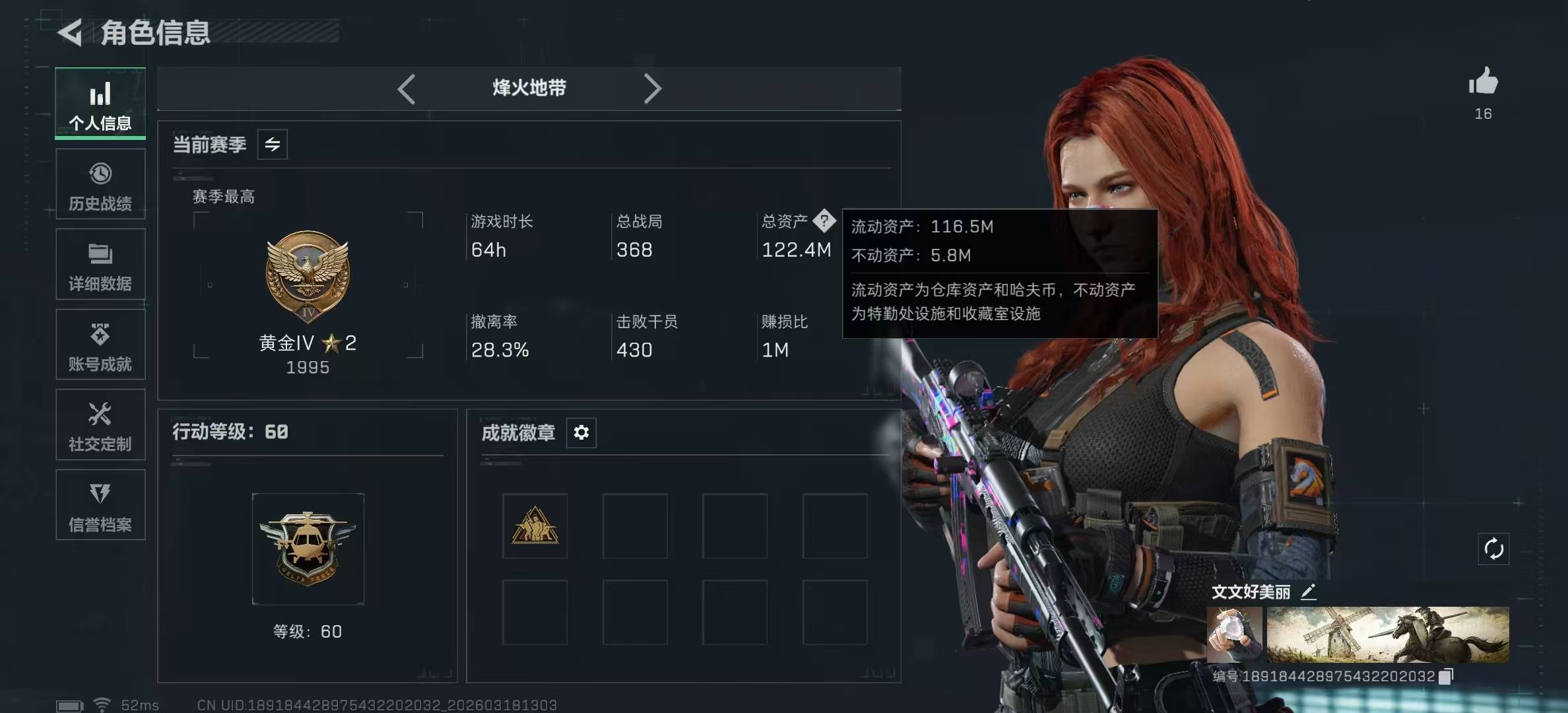View the 信誉档案 tab
This screenshot has width=1568, height=713.
point(100,506)
